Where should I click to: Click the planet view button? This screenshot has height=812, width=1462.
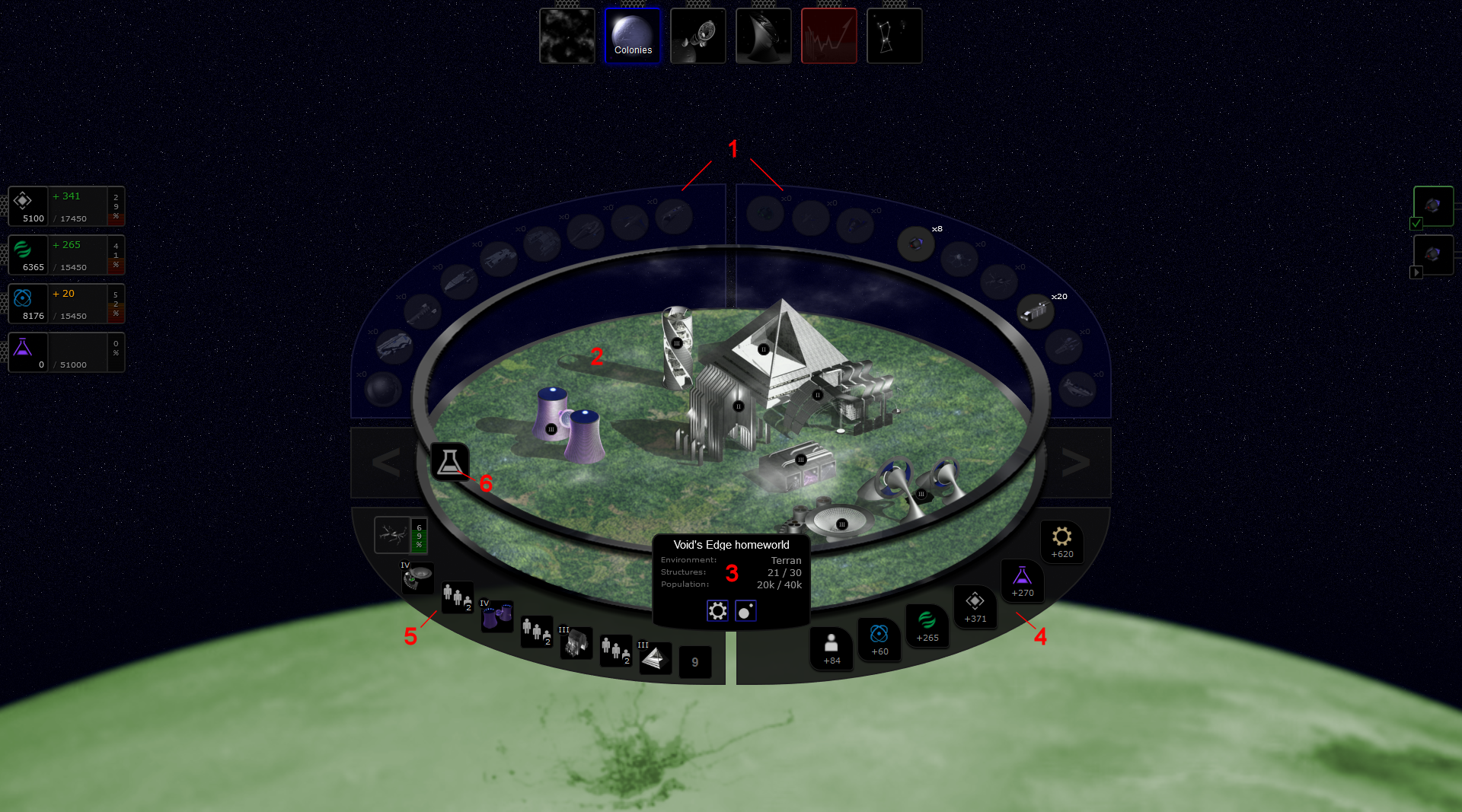click(x=745, y=611)
